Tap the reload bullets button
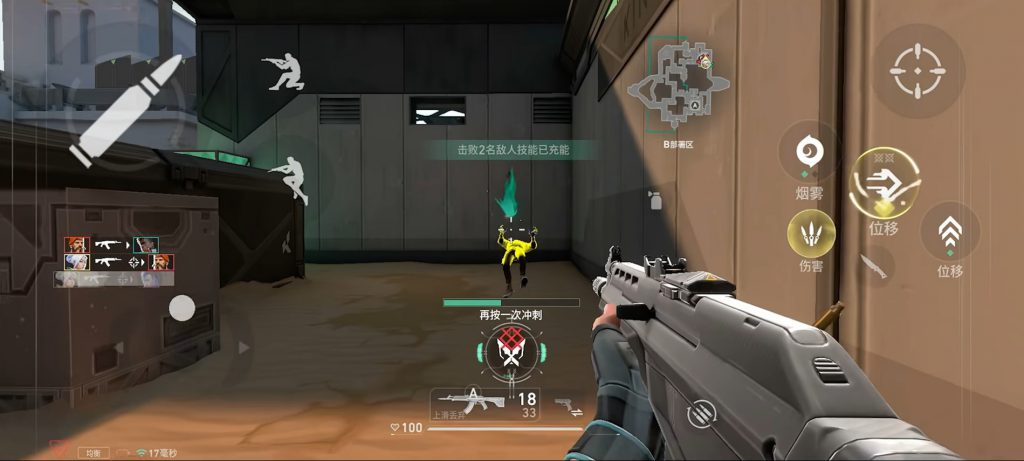This screenshot has width=1024, height=461. pos(702,411)
